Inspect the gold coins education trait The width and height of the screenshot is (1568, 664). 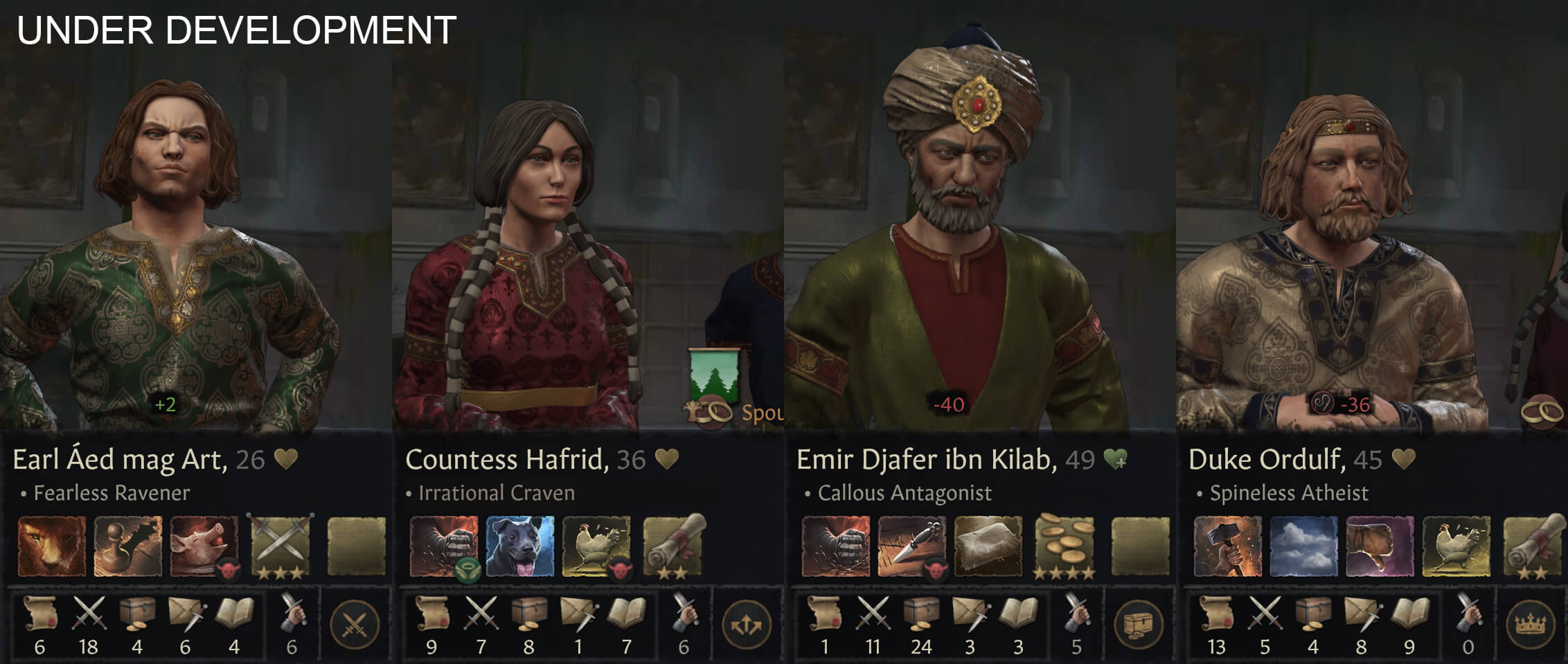(x=1064, y=546)
